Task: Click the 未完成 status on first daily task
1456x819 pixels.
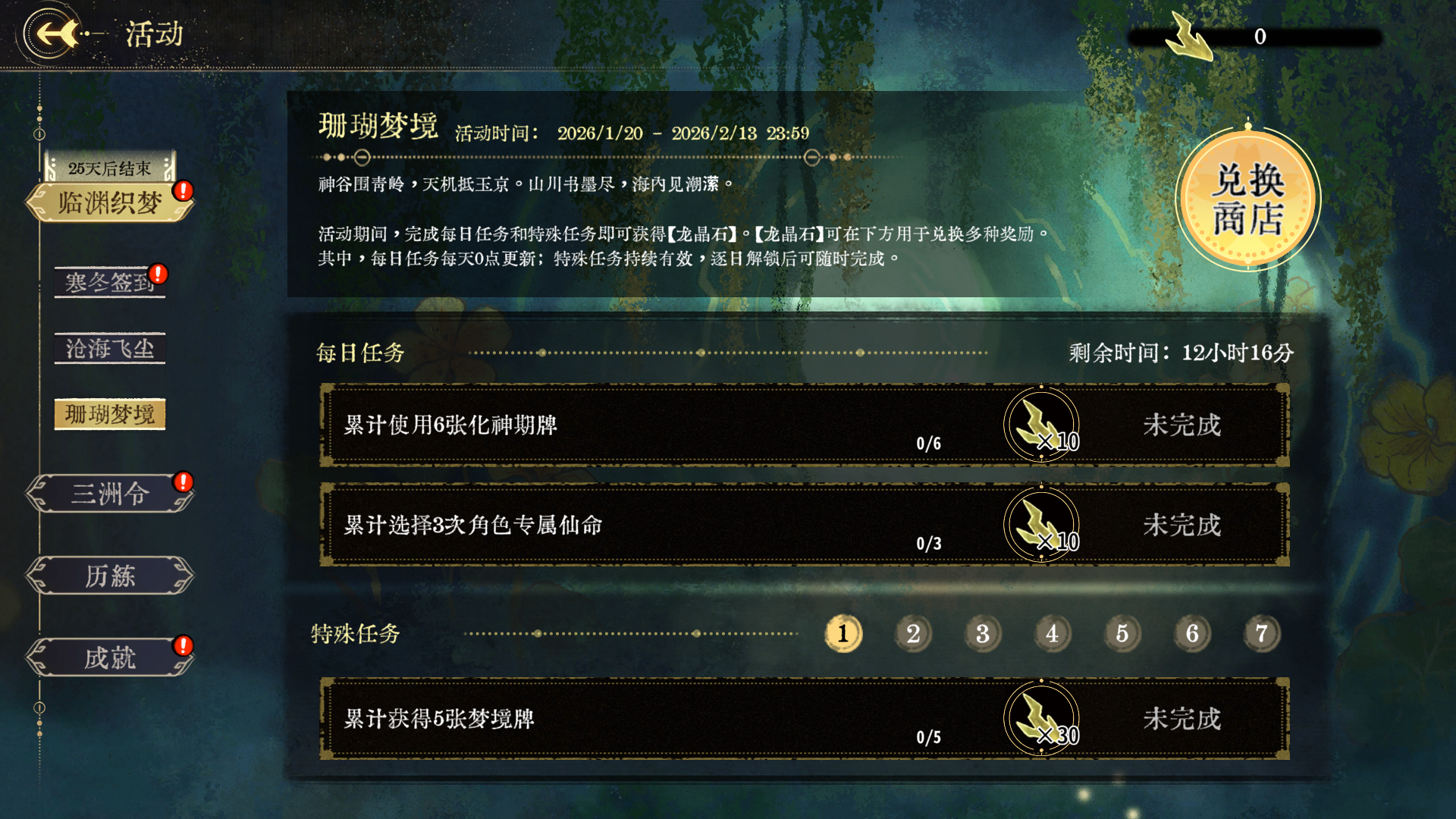Action: (x=1183, y=425)
